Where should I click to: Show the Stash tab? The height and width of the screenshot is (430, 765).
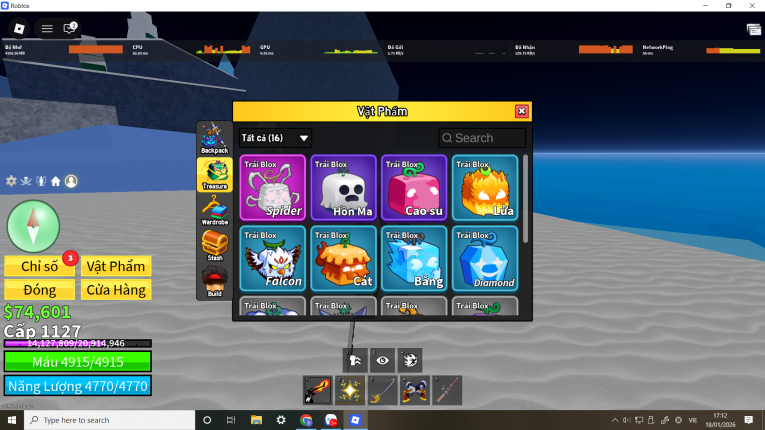point(214,245)
